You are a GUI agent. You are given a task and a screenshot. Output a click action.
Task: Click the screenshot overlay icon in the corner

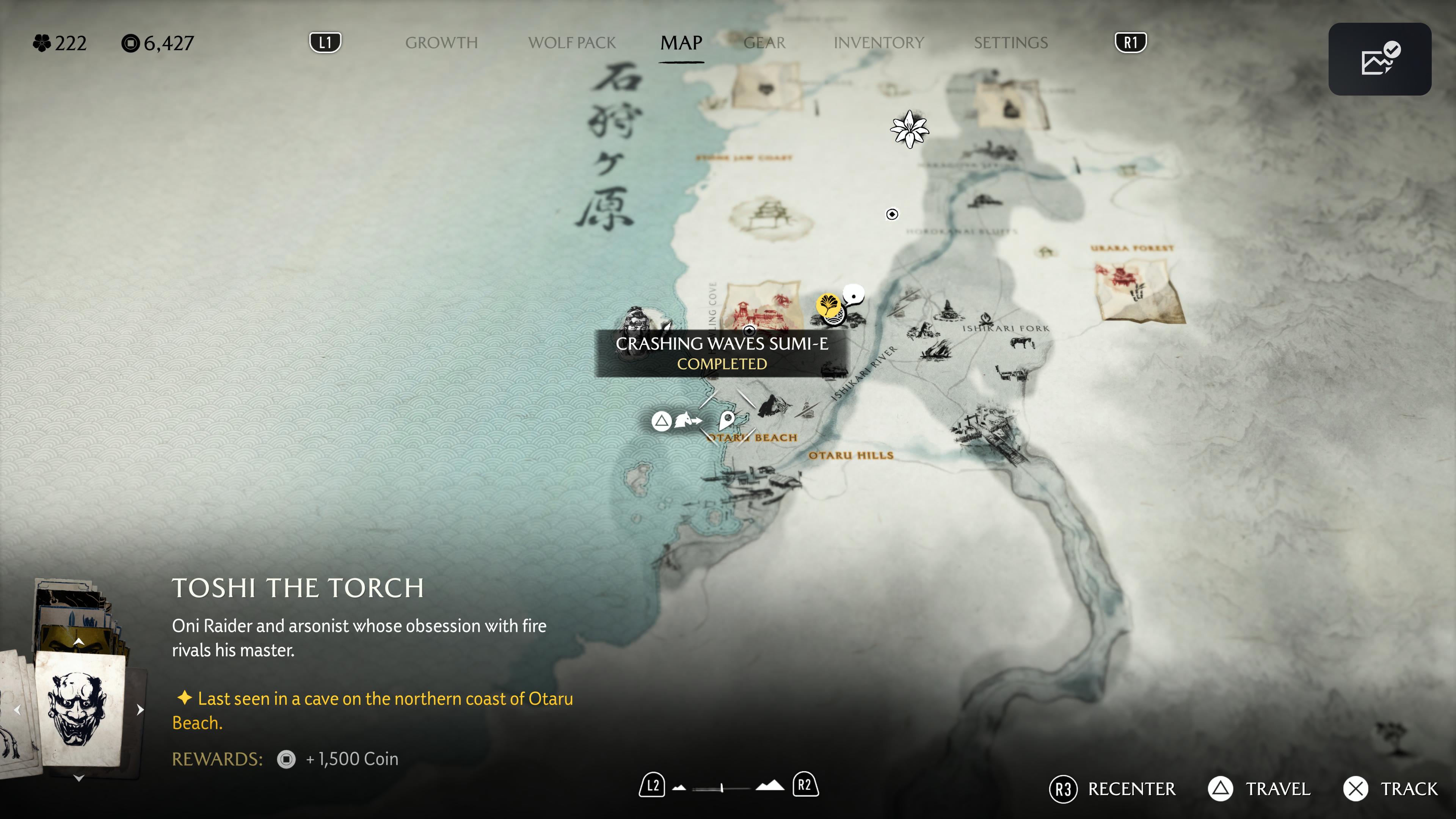[x=1379, y=60]
